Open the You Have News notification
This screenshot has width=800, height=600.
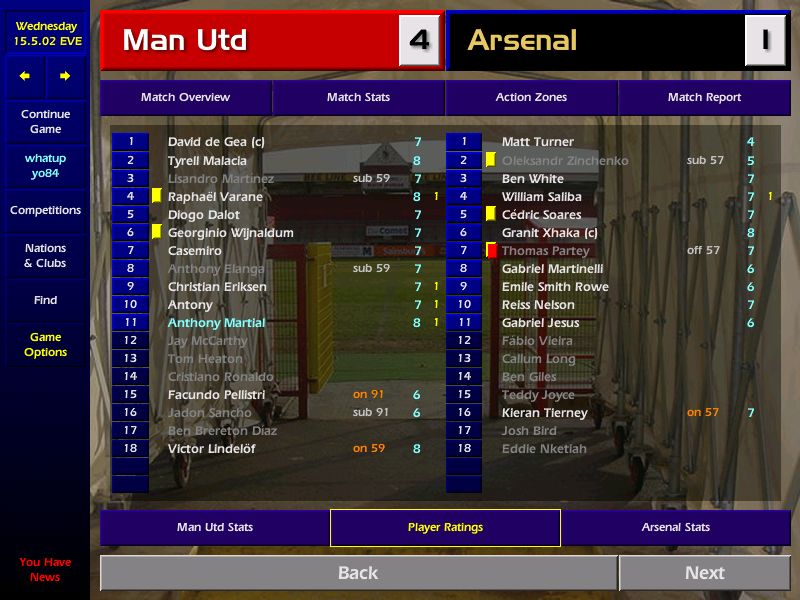tap(45, 569)
